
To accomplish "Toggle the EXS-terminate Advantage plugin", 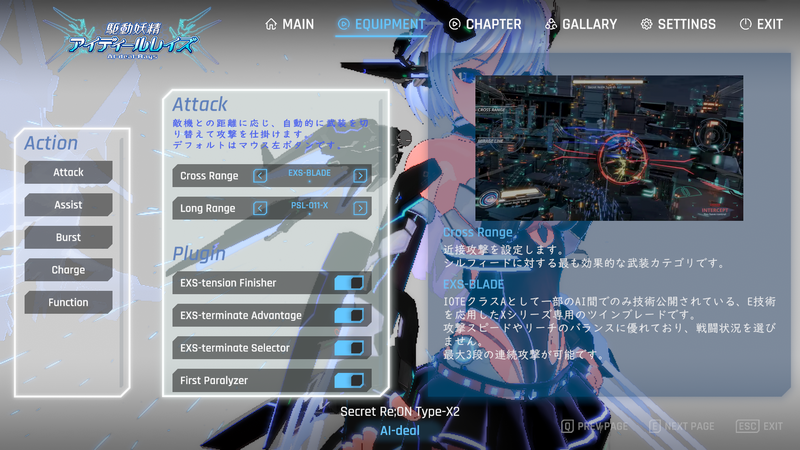I will (349, 316).
